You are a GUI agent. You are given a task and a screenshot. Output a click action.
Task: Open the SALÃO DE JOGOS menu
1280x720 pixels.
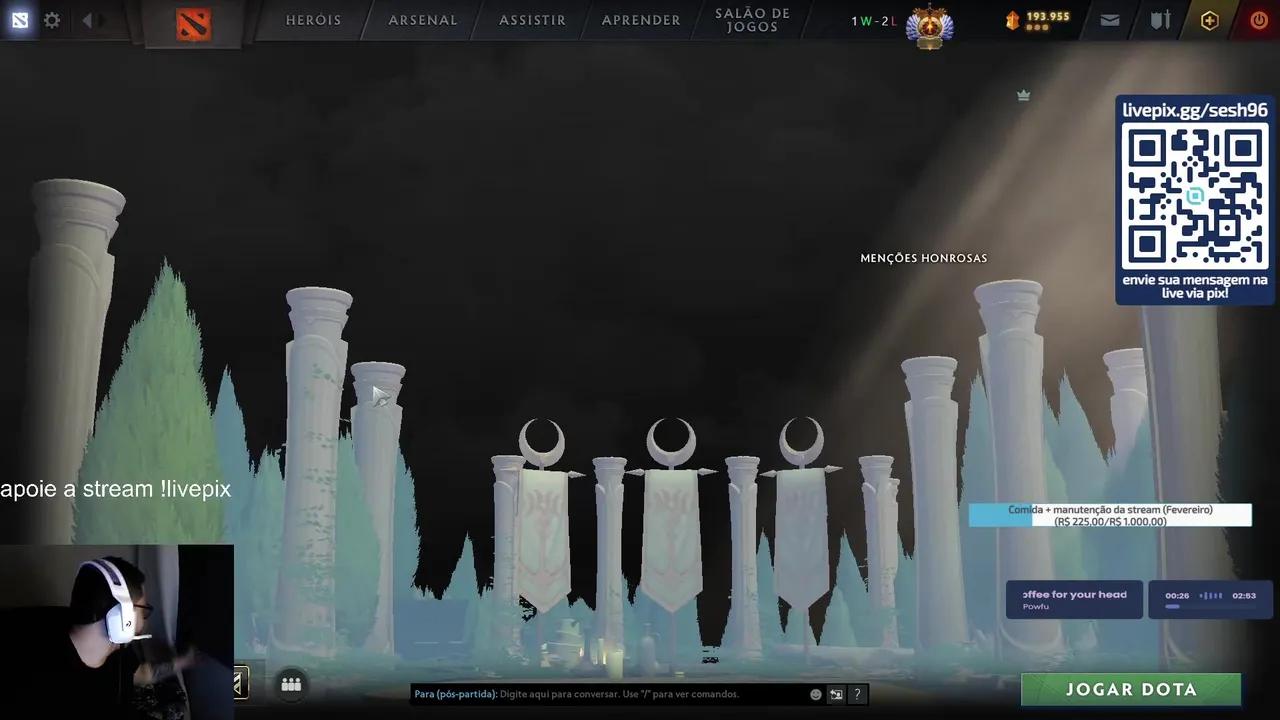pos(752,18)
